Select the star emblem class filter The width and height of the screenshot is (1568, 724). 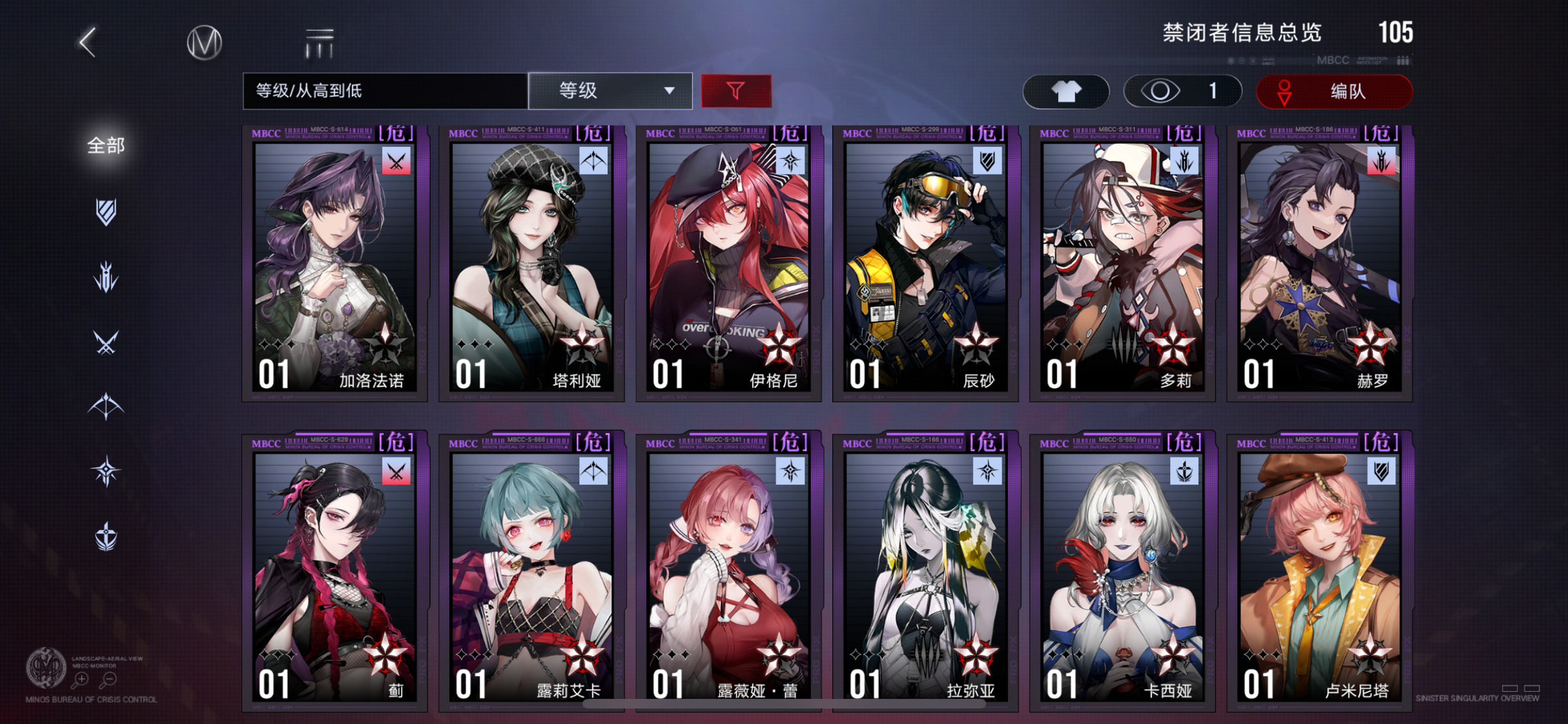107,472
